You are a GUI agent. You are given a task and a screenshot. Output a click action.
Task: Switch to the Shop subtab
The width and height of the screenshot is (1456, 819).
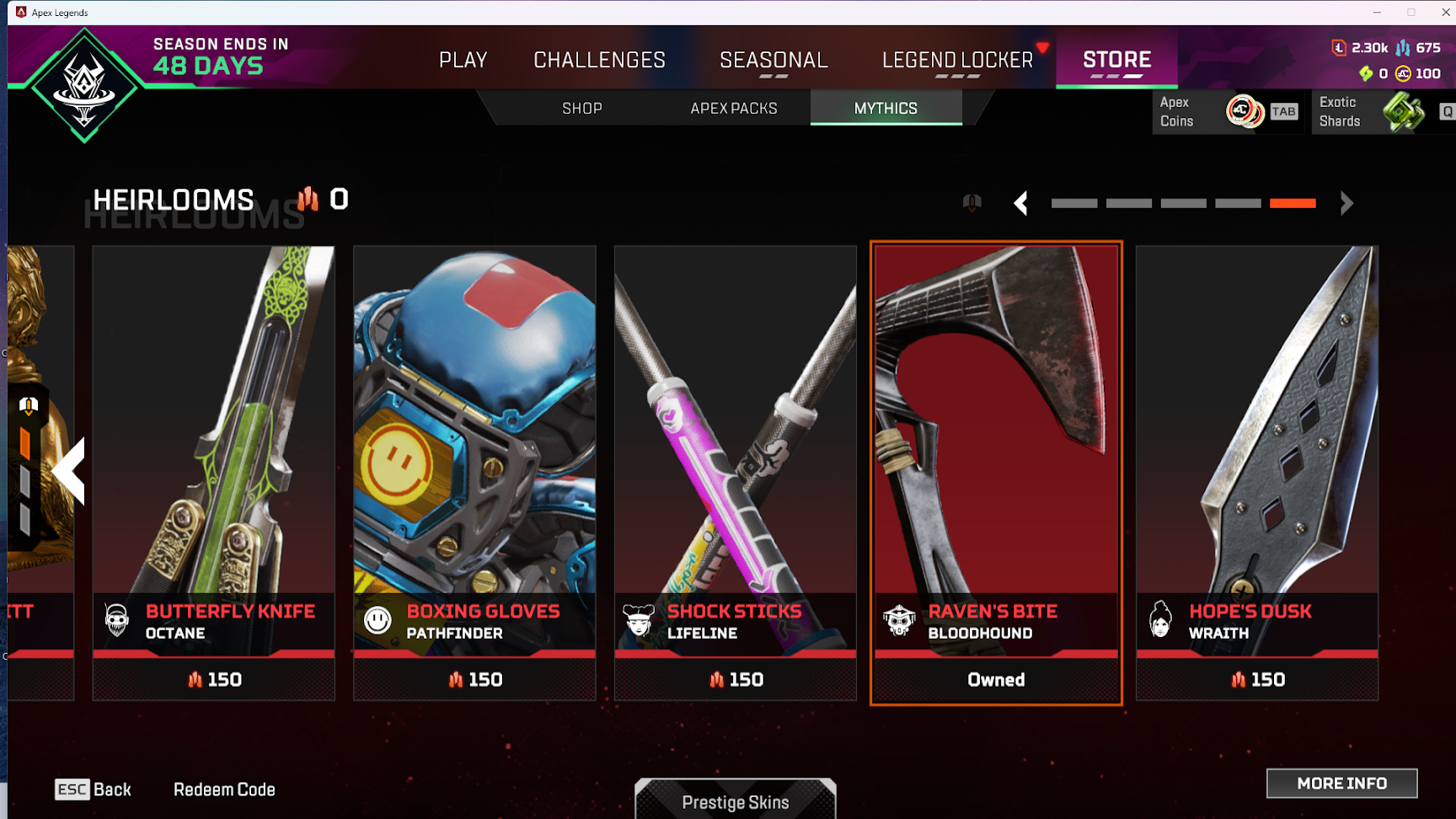coord(582,109)
